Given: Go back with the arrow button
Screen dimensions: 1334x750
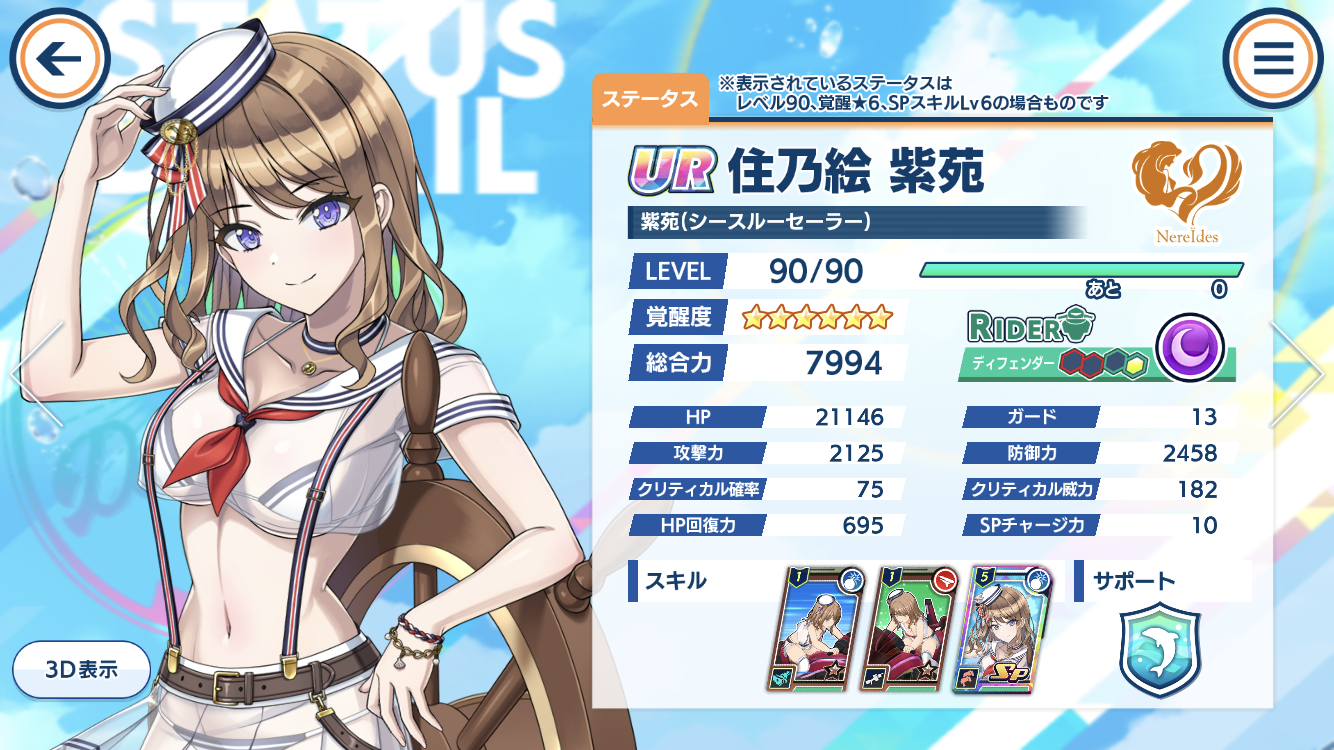Looking at the screenshot, I should (59, 59).
